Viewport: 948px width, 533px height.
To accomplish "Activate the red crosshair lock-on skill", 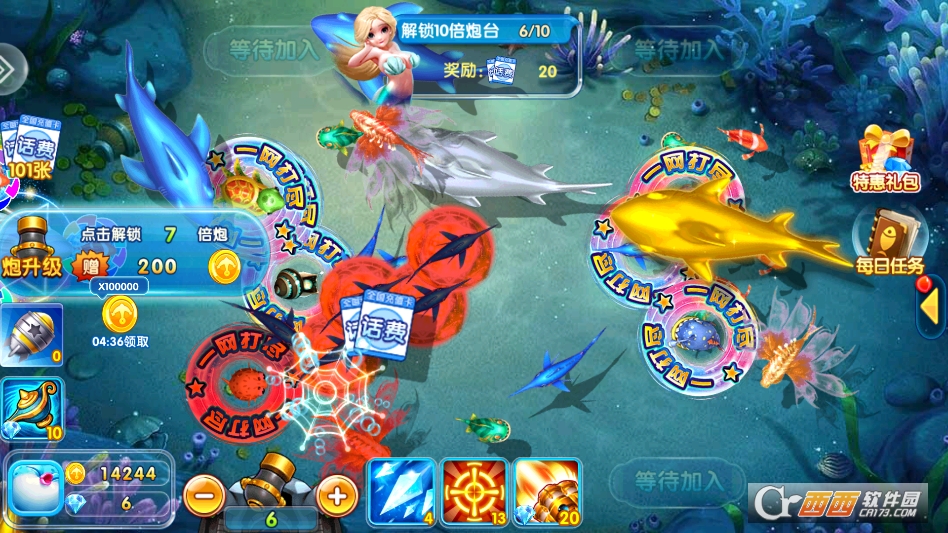I will 474,492.
